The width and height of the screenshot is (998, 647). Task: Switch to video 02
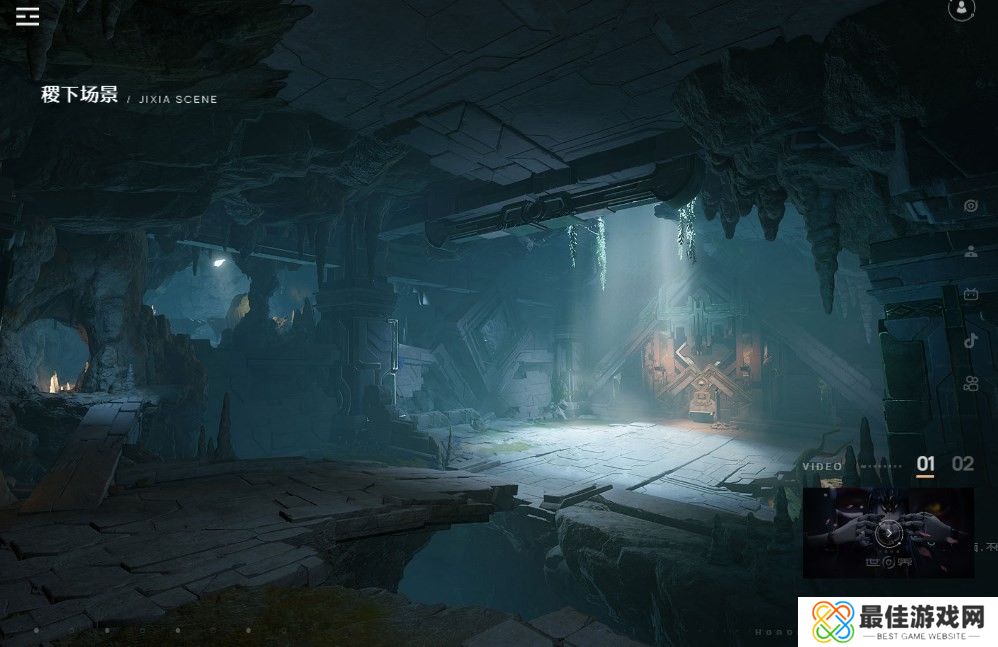tap(962, 463)
